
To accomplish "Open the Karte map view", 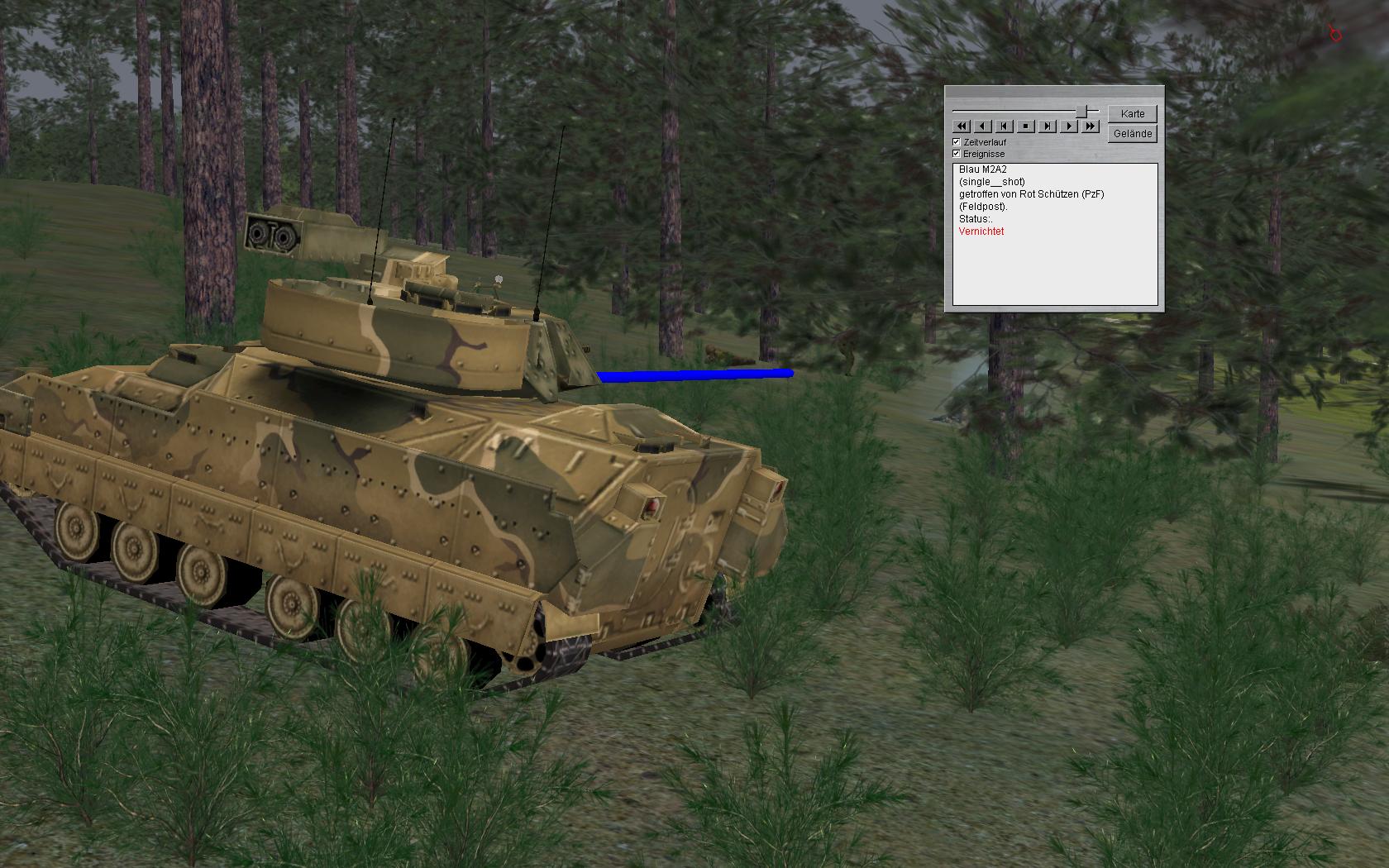I will [x=1132, y=113].
